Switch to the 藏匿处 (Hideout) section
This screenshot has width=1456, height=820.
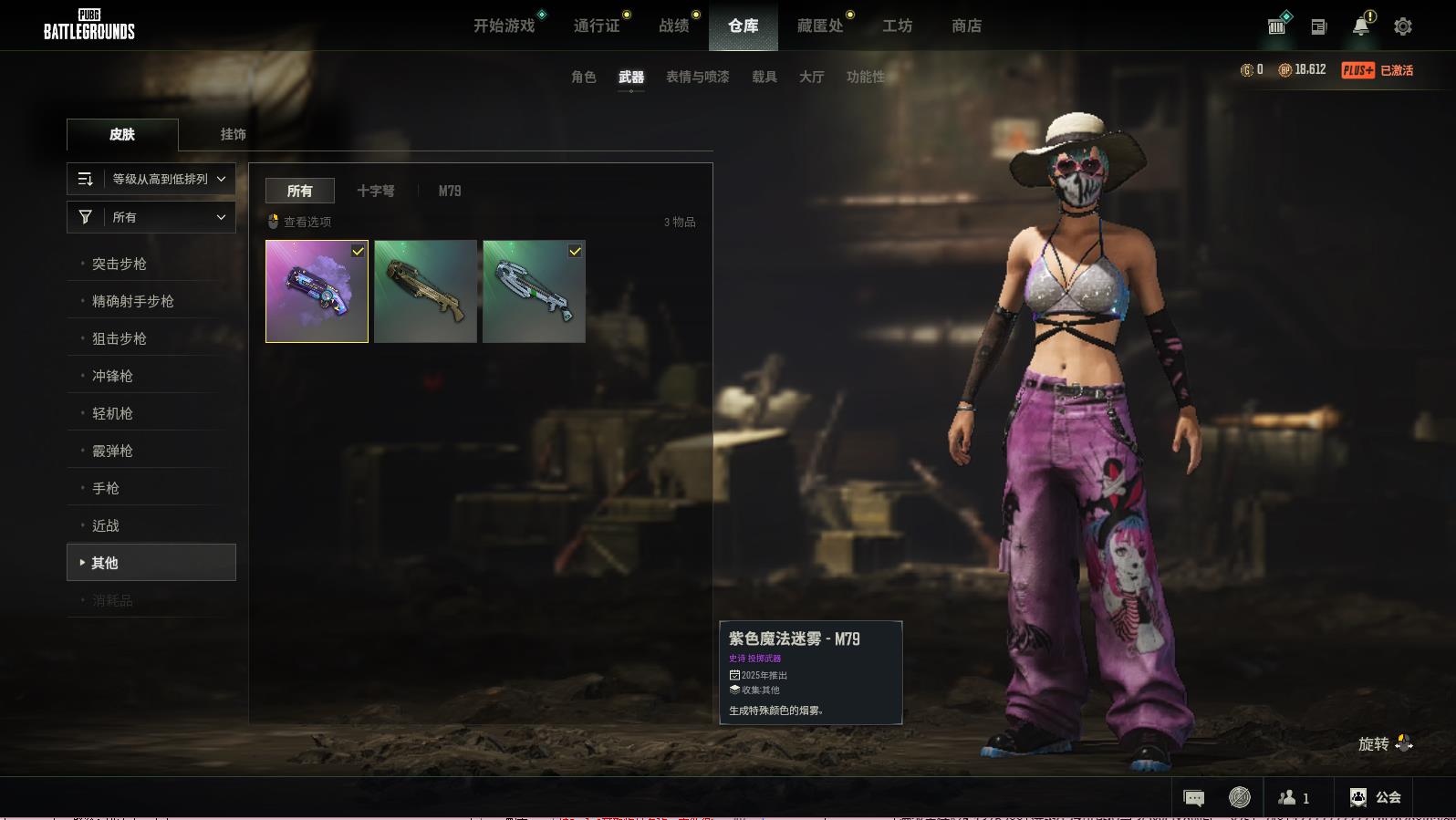(820, 26)
